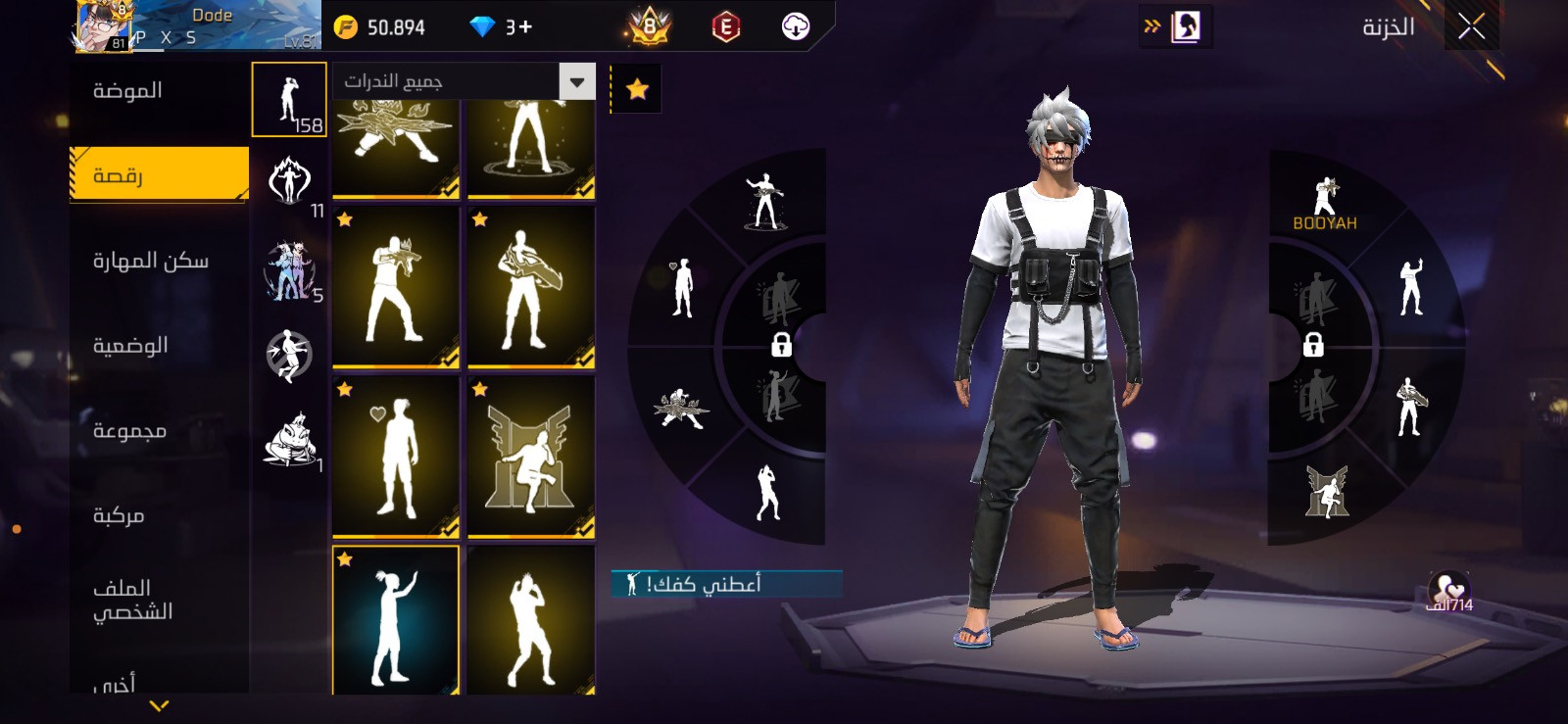Open the 158 emotes sub-tab
The height and width of the screenshot is (724, 1568).
(x=289, y=100)
